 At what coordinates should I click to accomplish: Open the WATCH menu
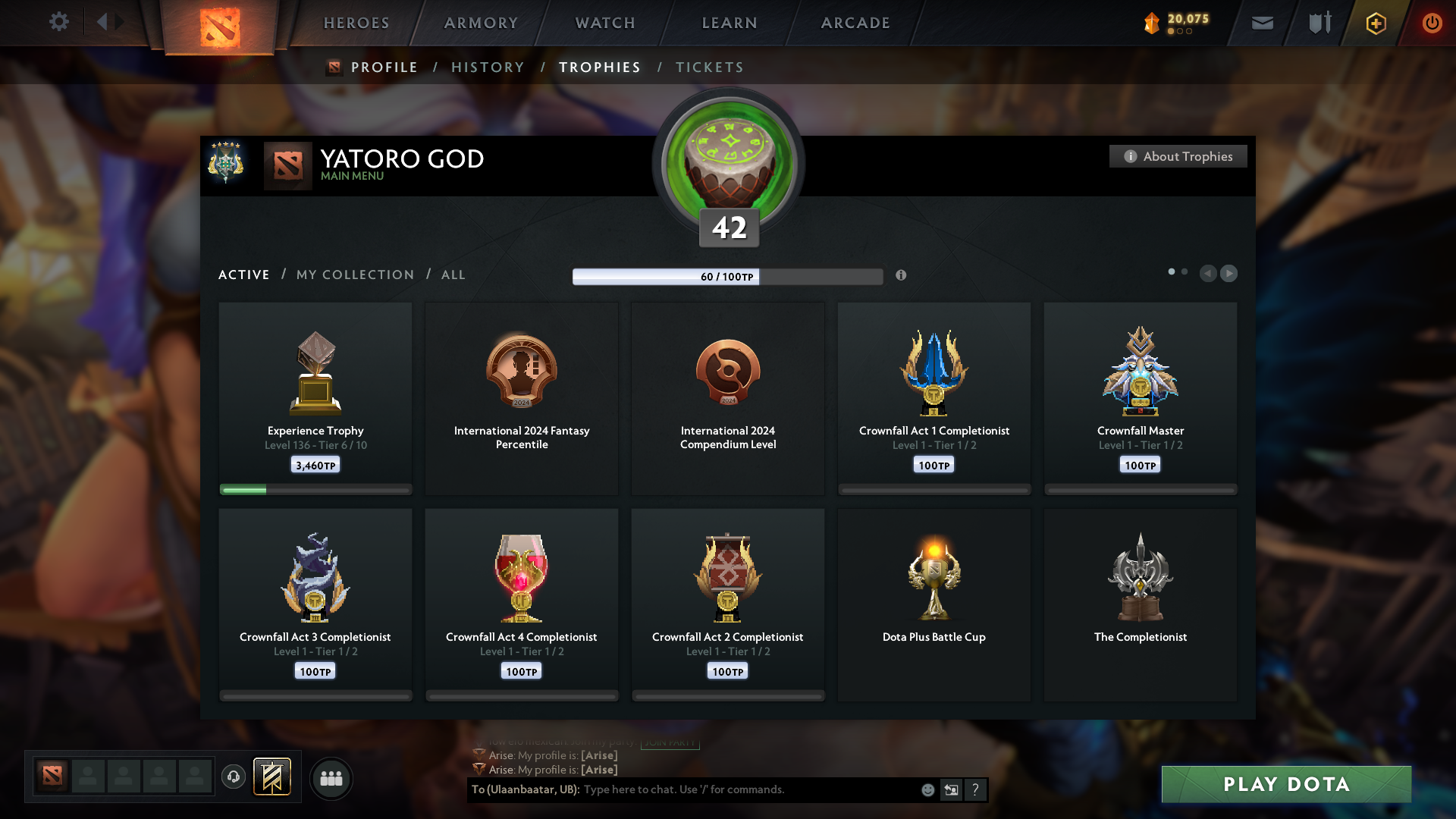(x=604, y=23)
